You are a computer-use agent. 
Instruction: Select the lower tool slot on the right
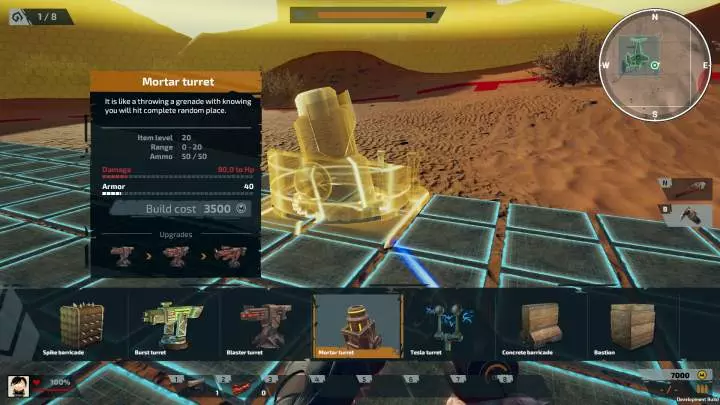[x=690, y=214]
